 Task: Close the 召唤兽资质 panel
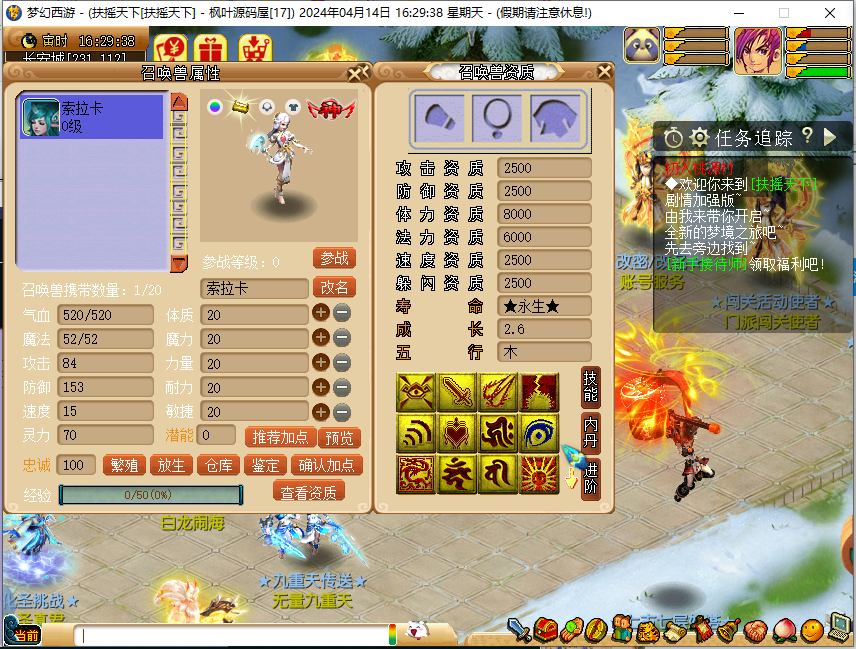pos(603,72)
